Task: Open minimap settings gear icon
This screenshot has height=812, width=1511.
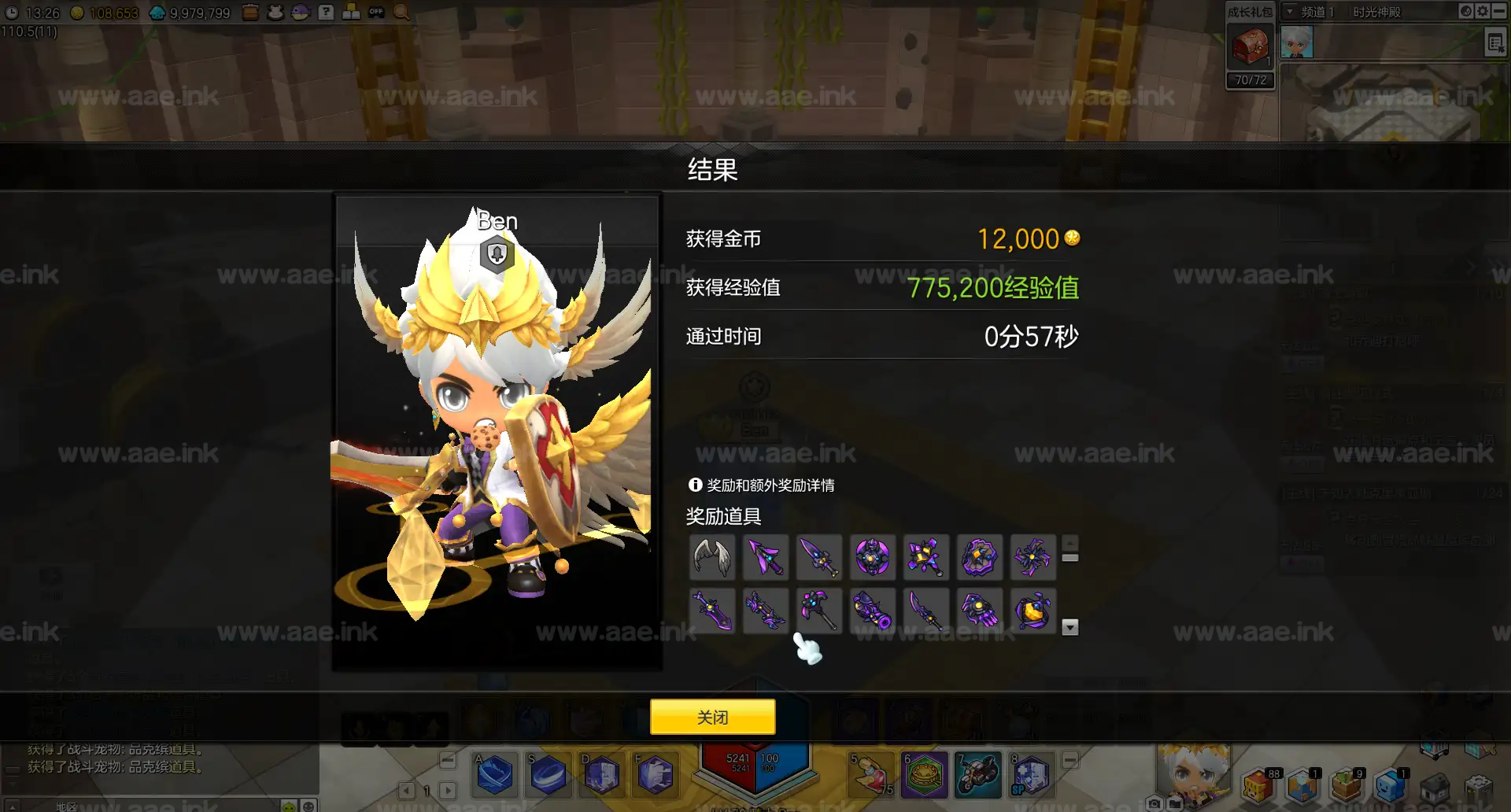Action: coord(1483,12)
